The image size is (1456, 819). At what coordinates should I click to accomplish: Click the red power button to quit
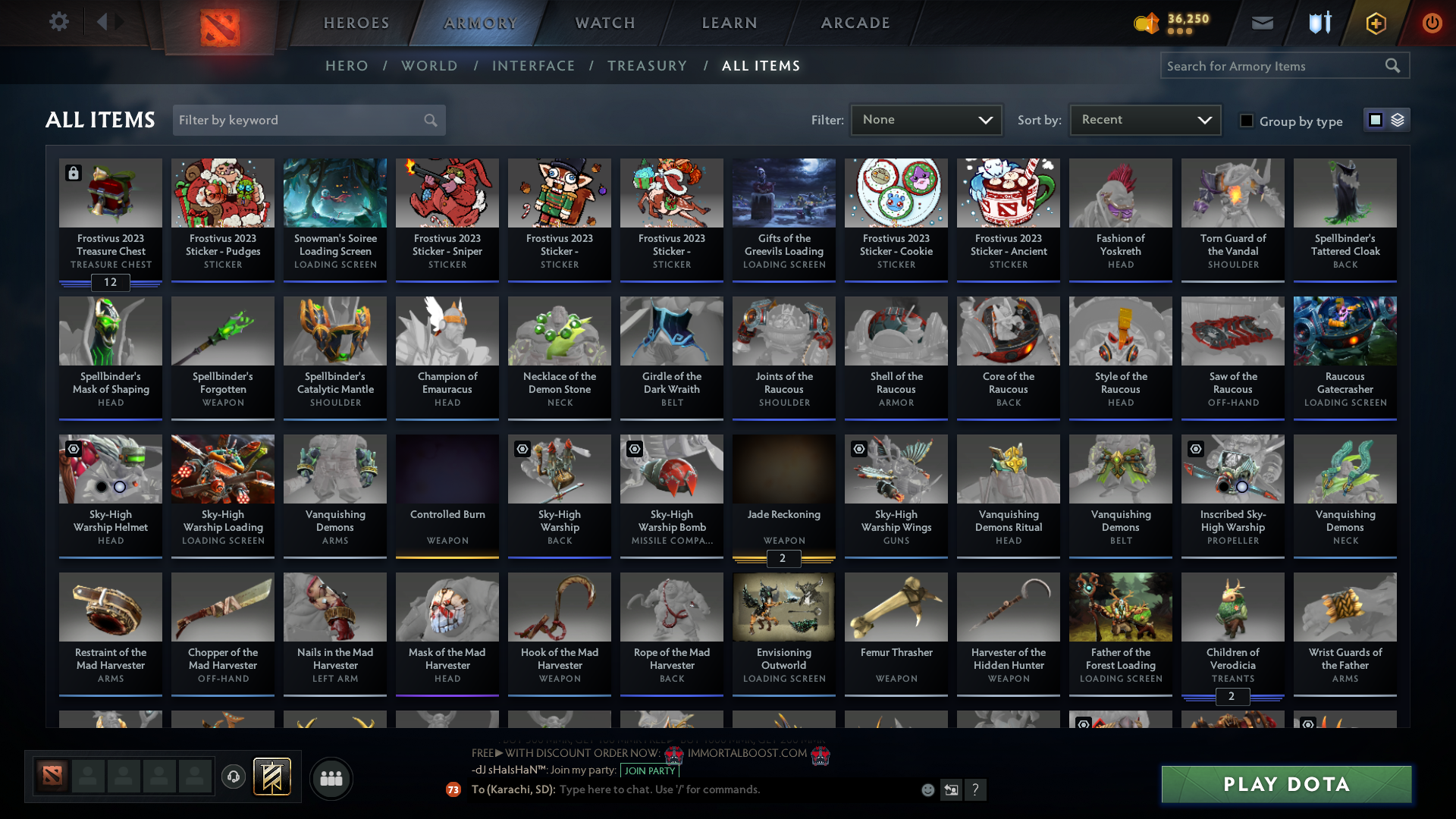point(1432,23)
